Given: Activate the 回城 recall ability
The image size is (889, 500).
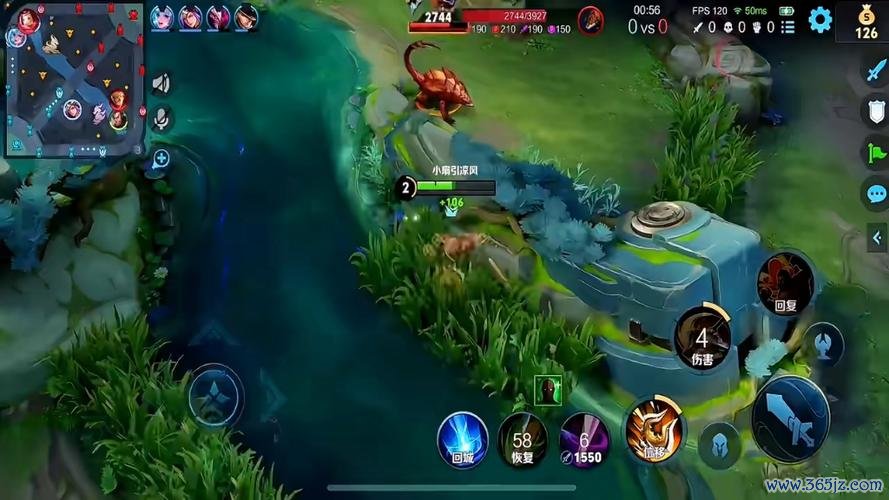Looking at the screenshot, I should pyautogui.click(x=462, y=439).
